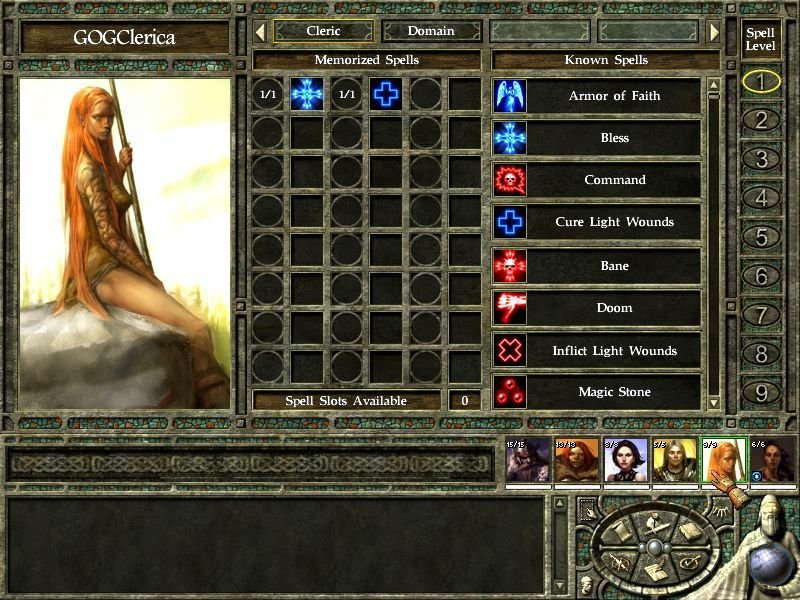Pick Cure Light Wounds in Known Spells

click(614, 222)
